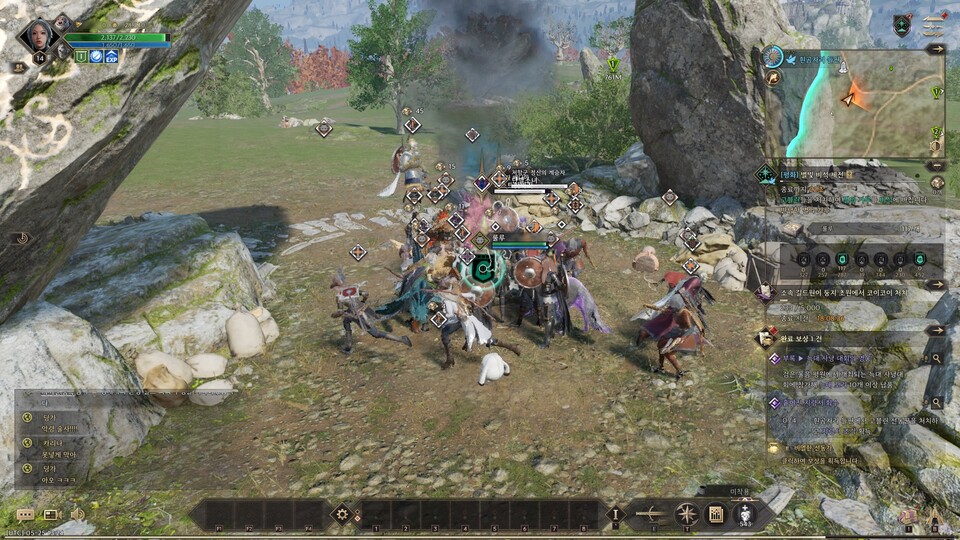Open the orange document icon on hotbar
Image resolution: width=960 pixels, height=540 pixels.
pos(716,514)
